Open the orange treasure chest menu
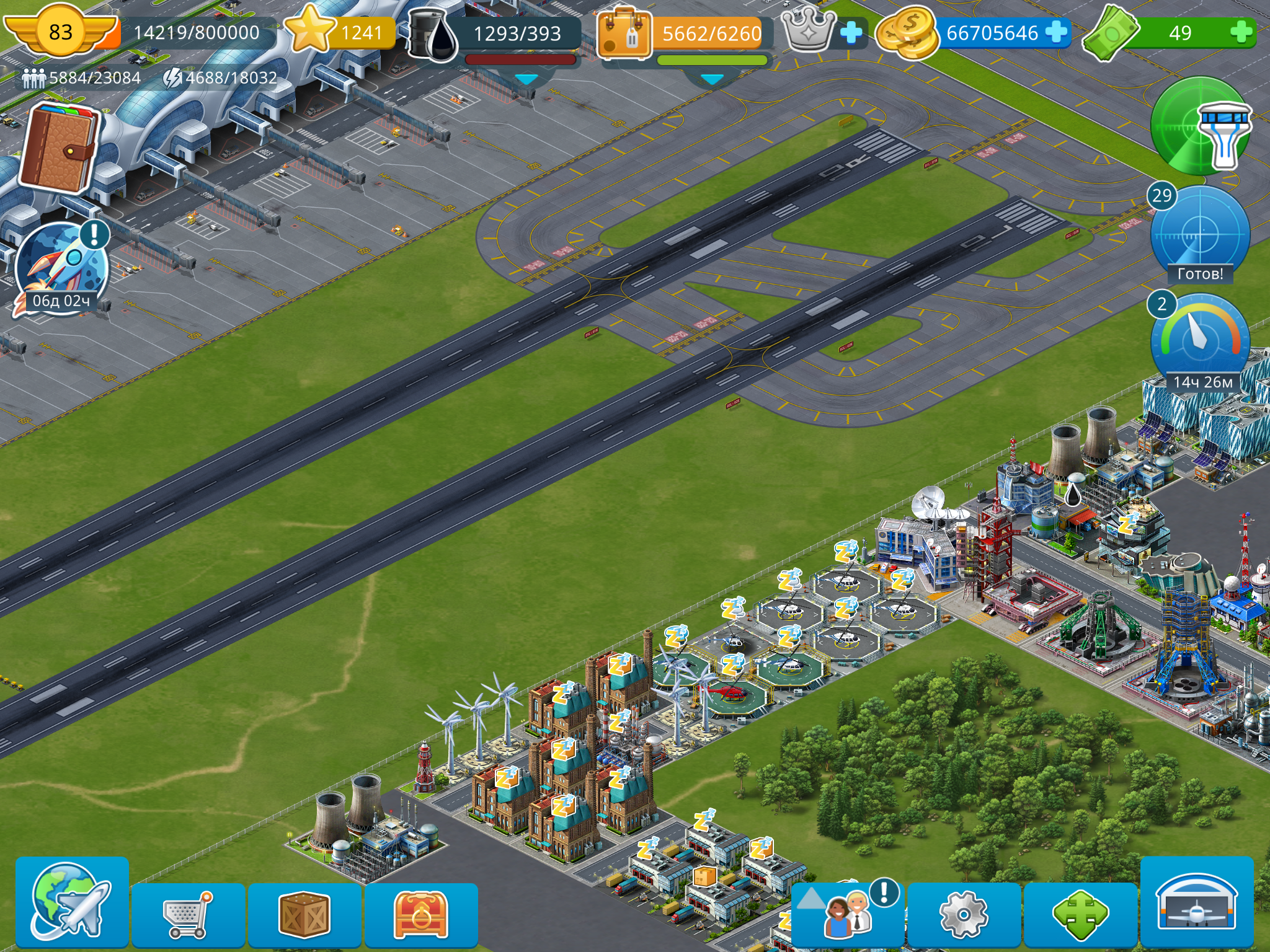 pyautogui.click(x=420, y=914)
